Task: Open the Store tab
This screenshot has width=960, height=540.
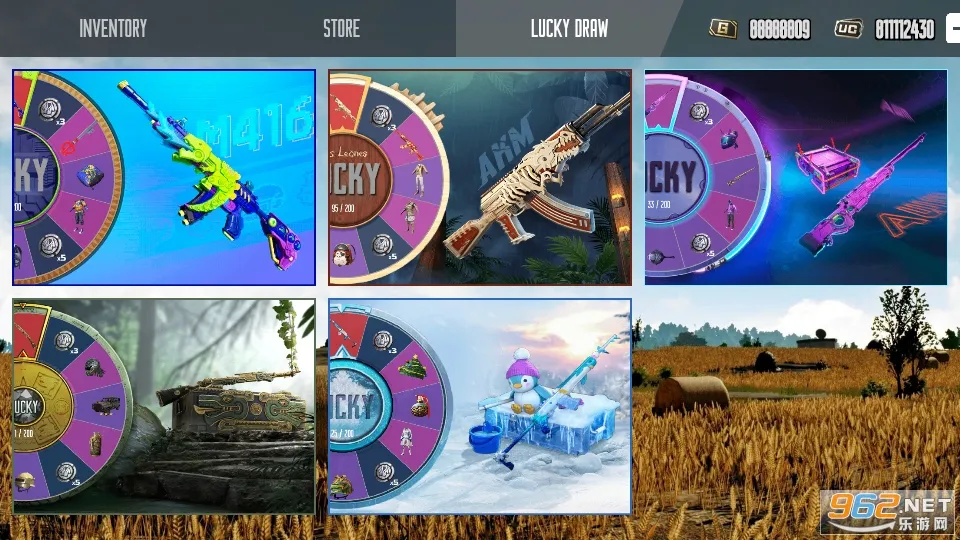Action: pyautogui.click(x=341, y=29)
